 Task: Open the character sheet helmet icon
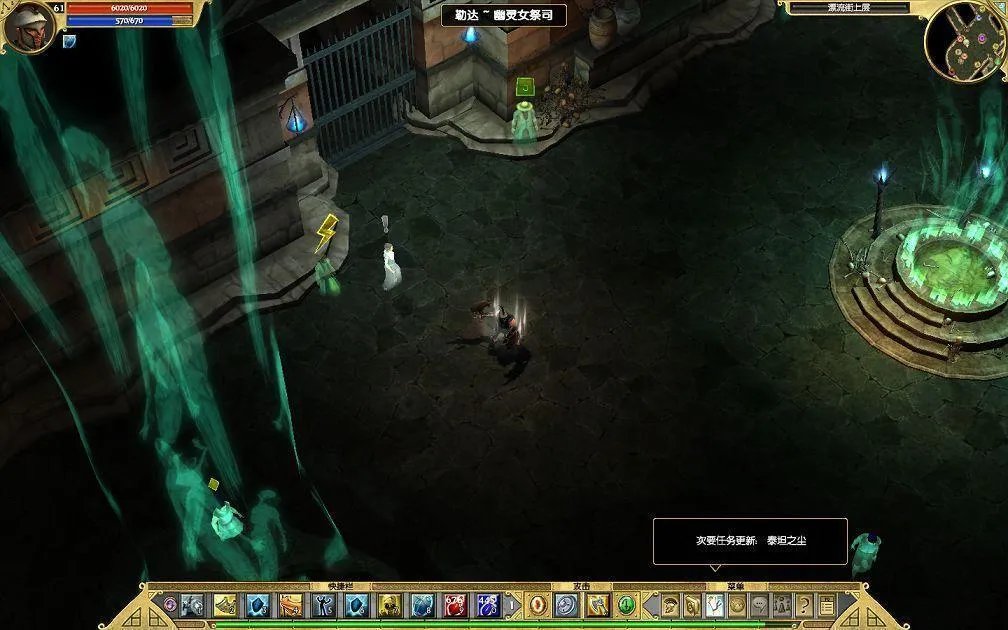tap(670, 605)
